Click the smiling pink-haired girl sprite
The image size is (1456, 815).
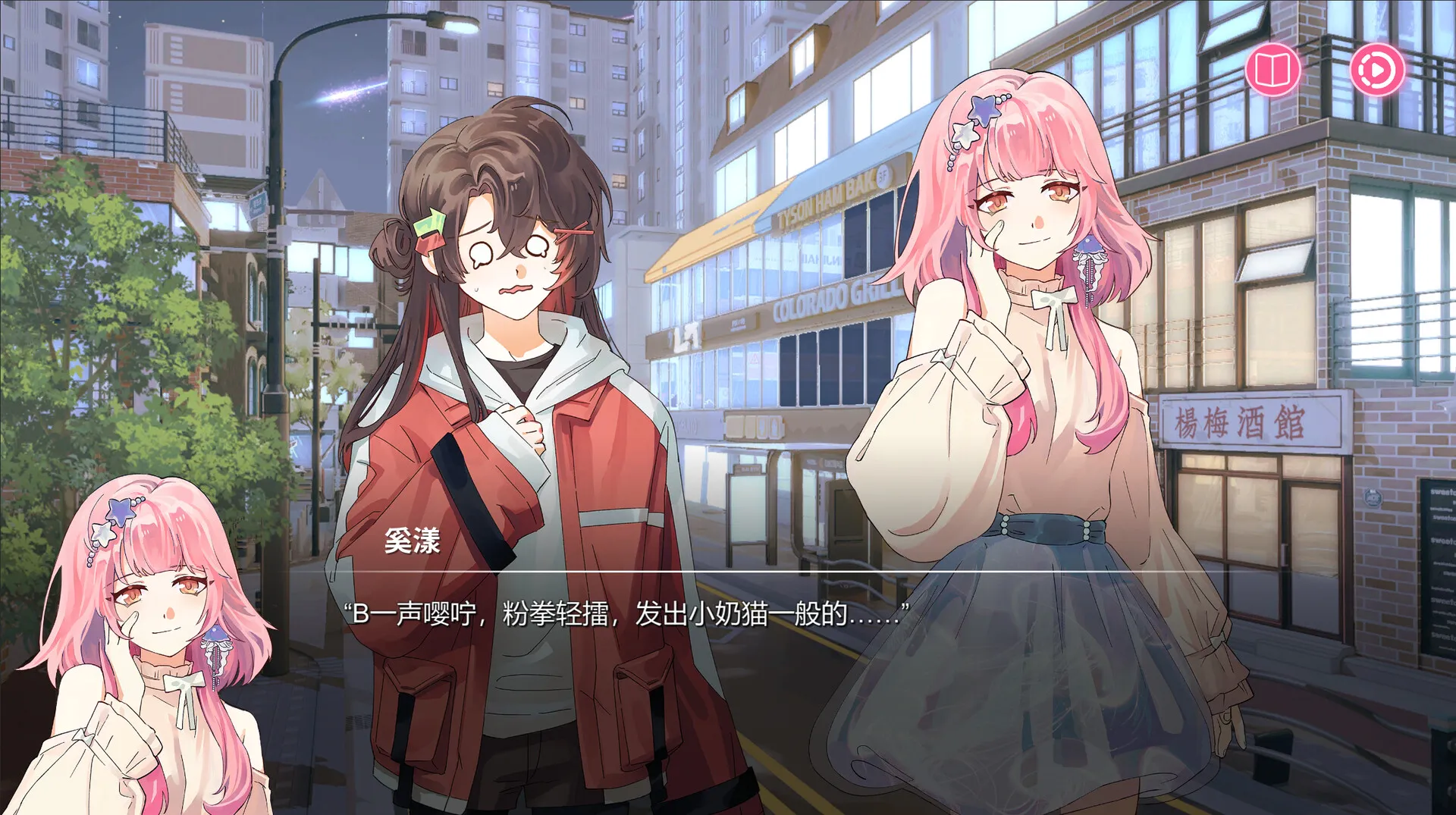click(x=1024, y=341)
